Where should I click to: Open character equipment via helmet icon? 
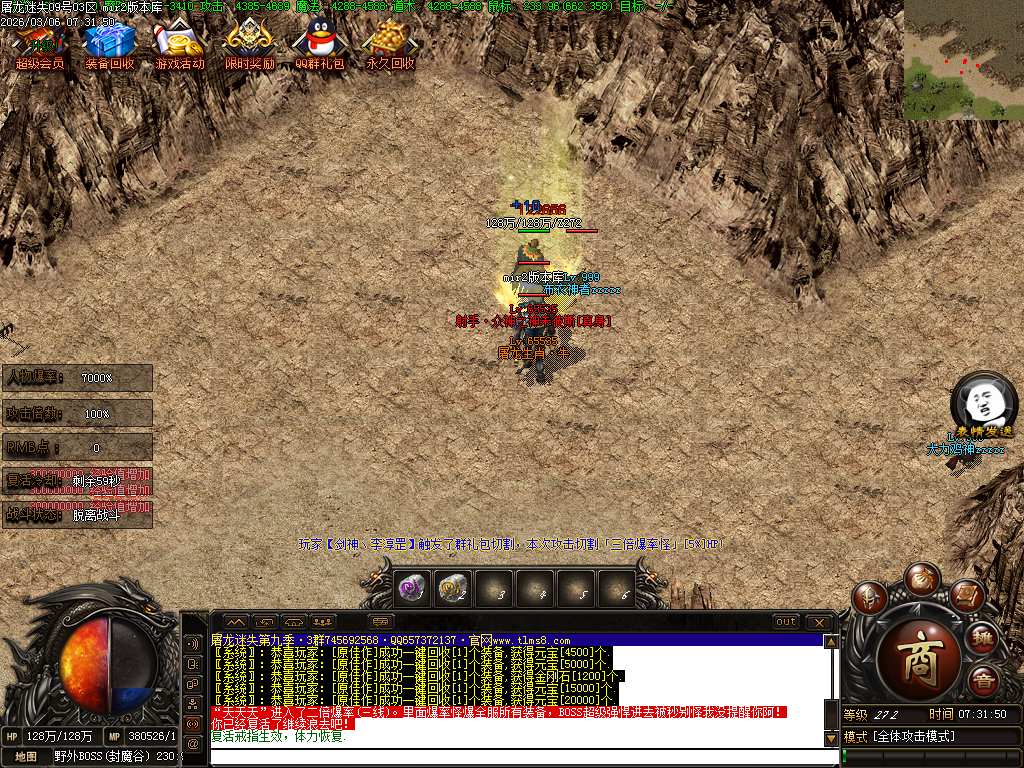pos(870,598)
